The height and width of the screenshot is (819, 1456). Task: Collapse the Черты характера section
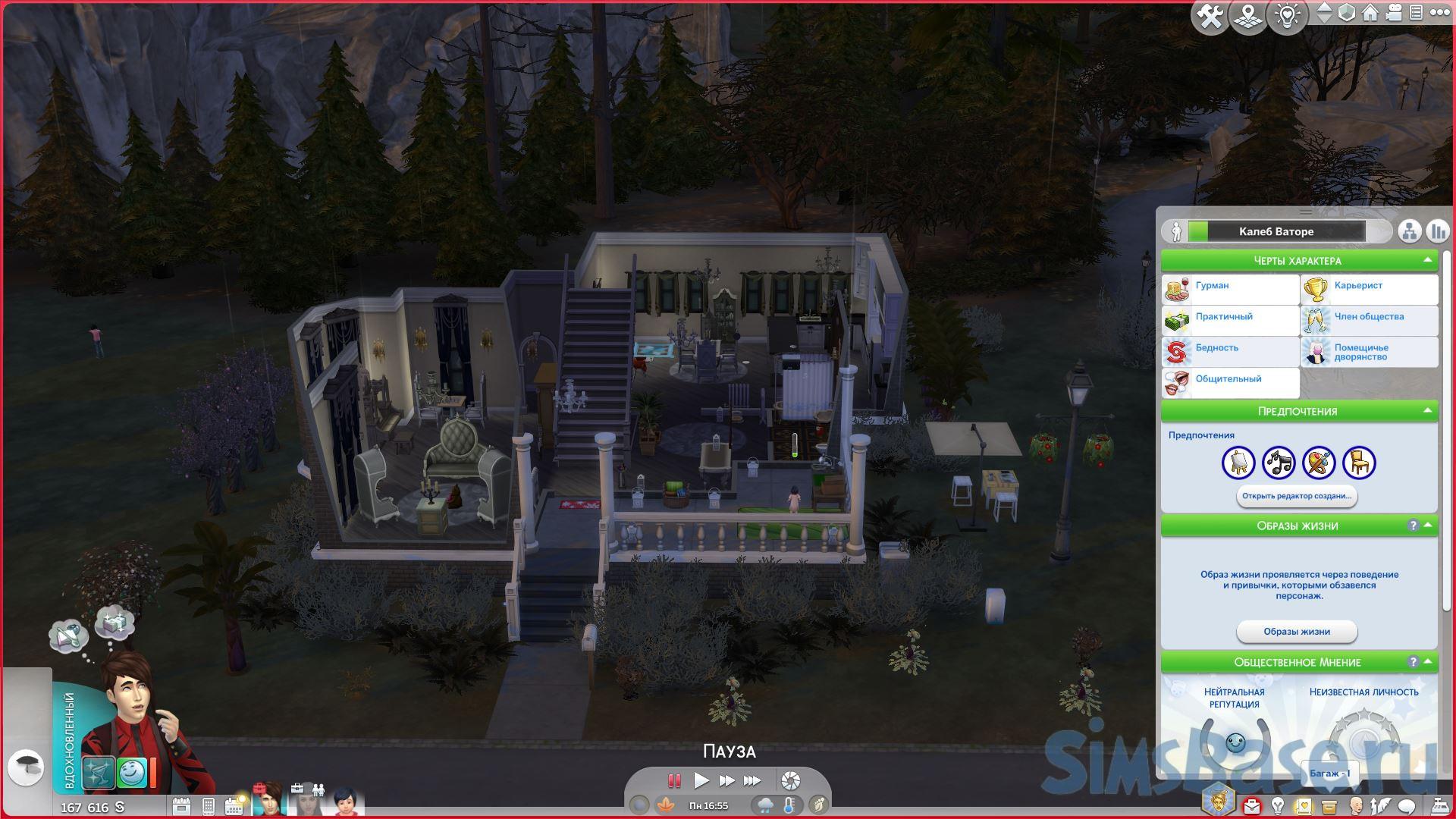pyautogui.click(x=1427, y=260)
